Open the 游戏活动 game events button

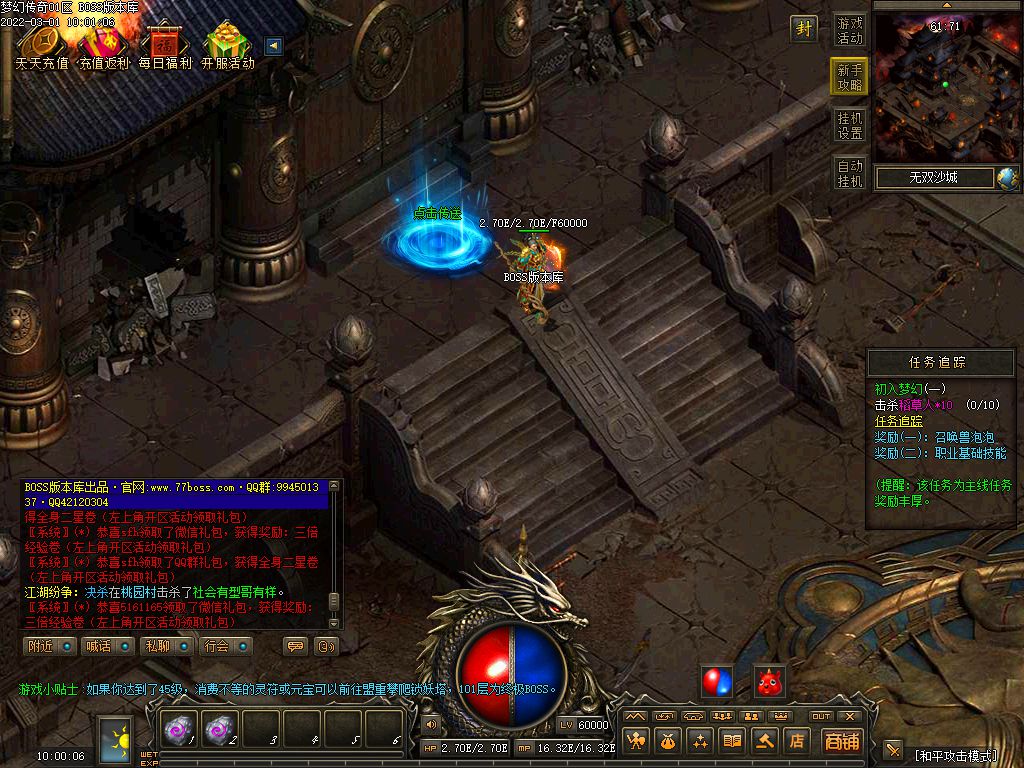(850, 30)
